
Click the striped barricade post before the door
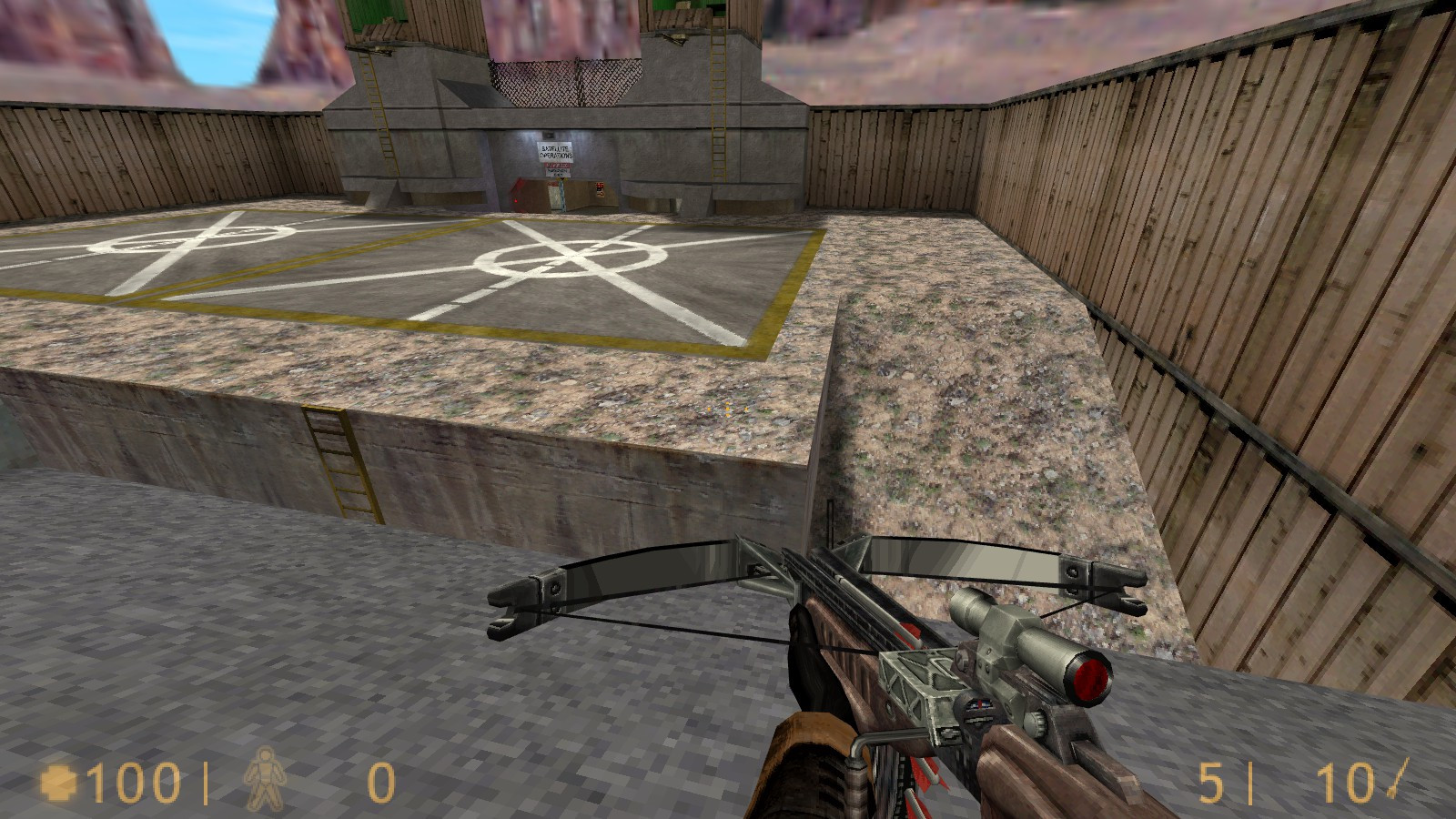tap(561, 193)
